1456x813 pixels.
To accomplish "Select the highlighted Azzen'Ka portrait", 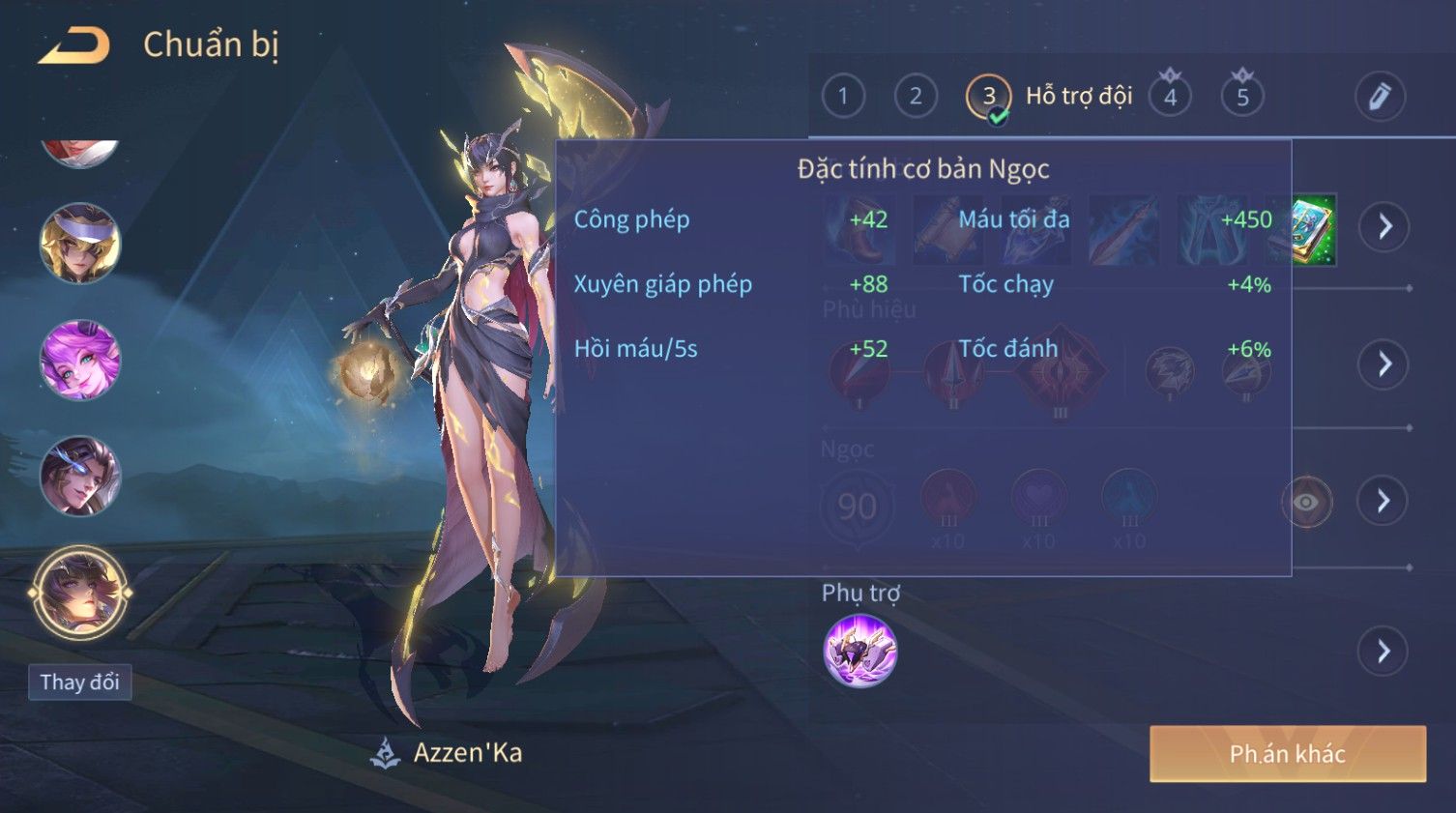I will pyautogui.click(x=80, y=593).
